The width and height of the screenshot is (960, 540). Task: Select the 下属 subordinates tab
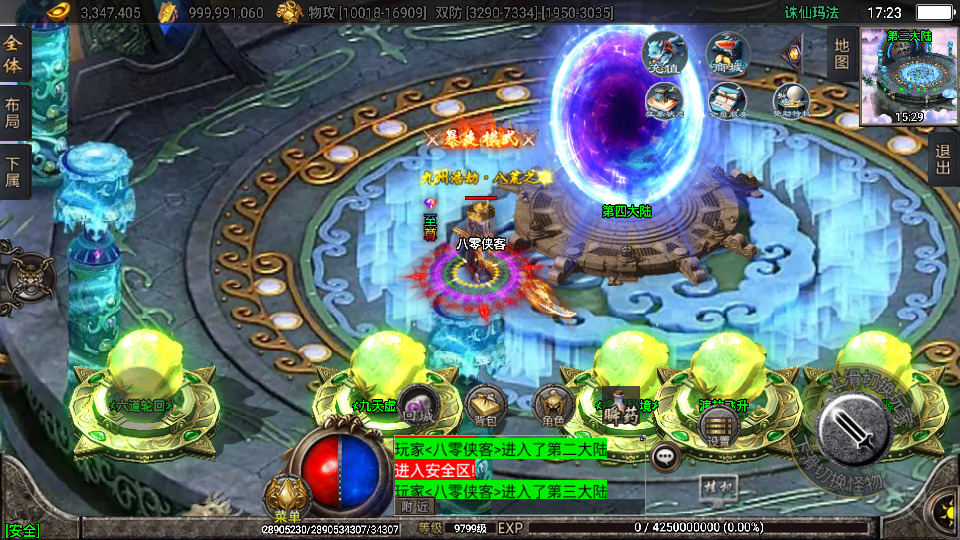(13, 173)
